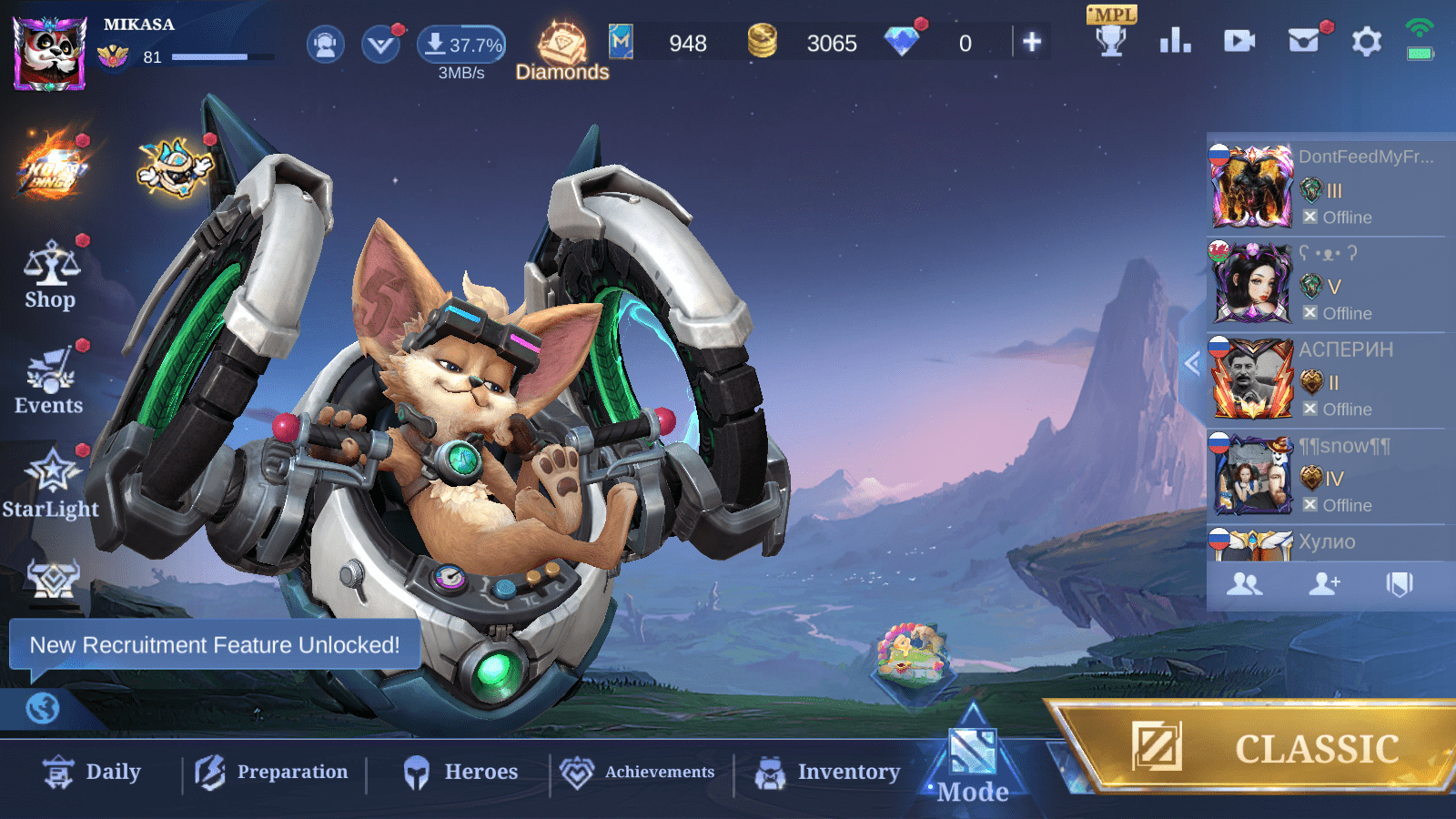Screen dimensions: 1456x819
Task: Open the Preparation menu
Action: click(272, 773)
